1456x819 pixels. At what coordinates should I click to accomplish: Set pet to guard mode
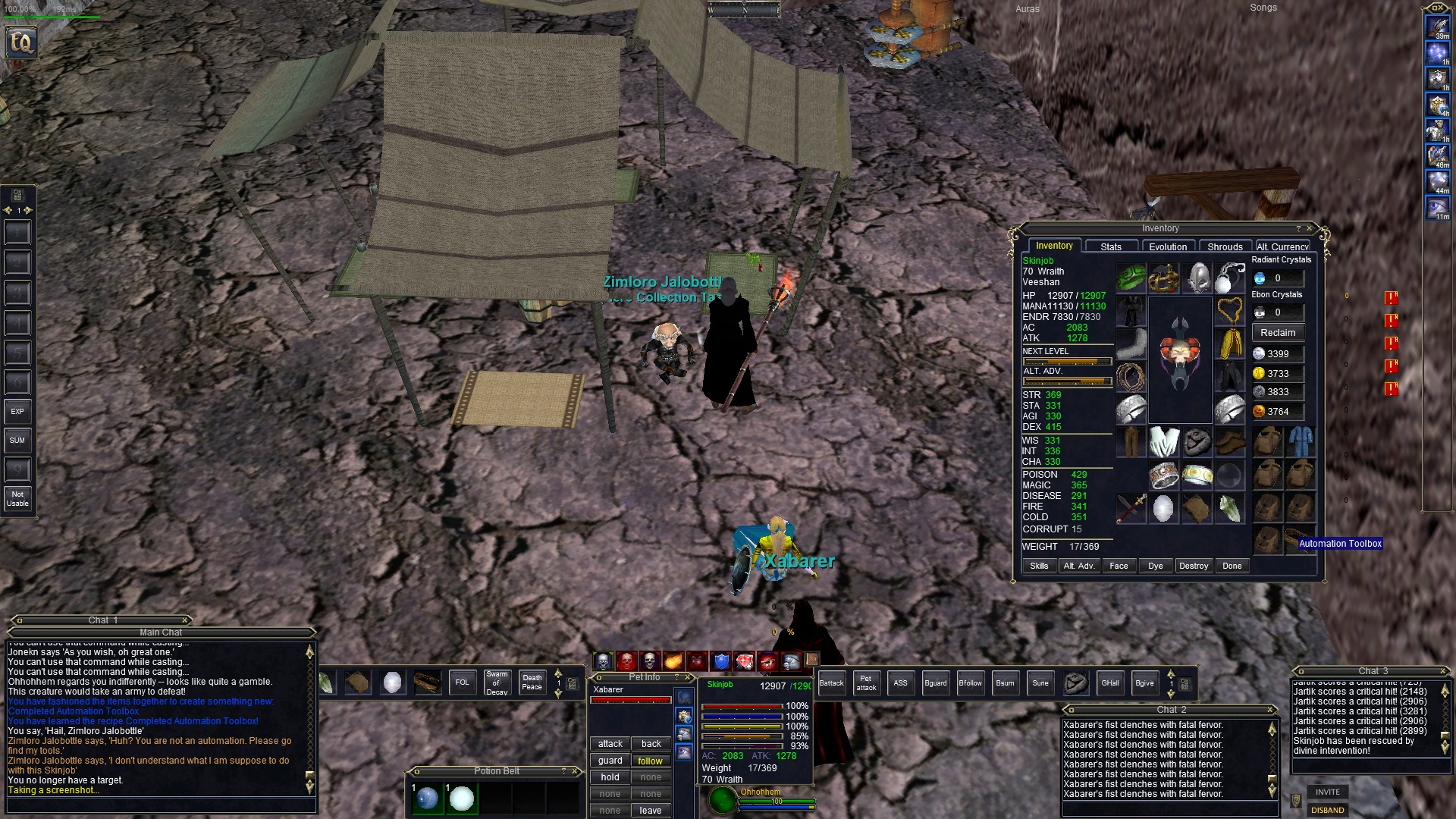tap(610, 761)
